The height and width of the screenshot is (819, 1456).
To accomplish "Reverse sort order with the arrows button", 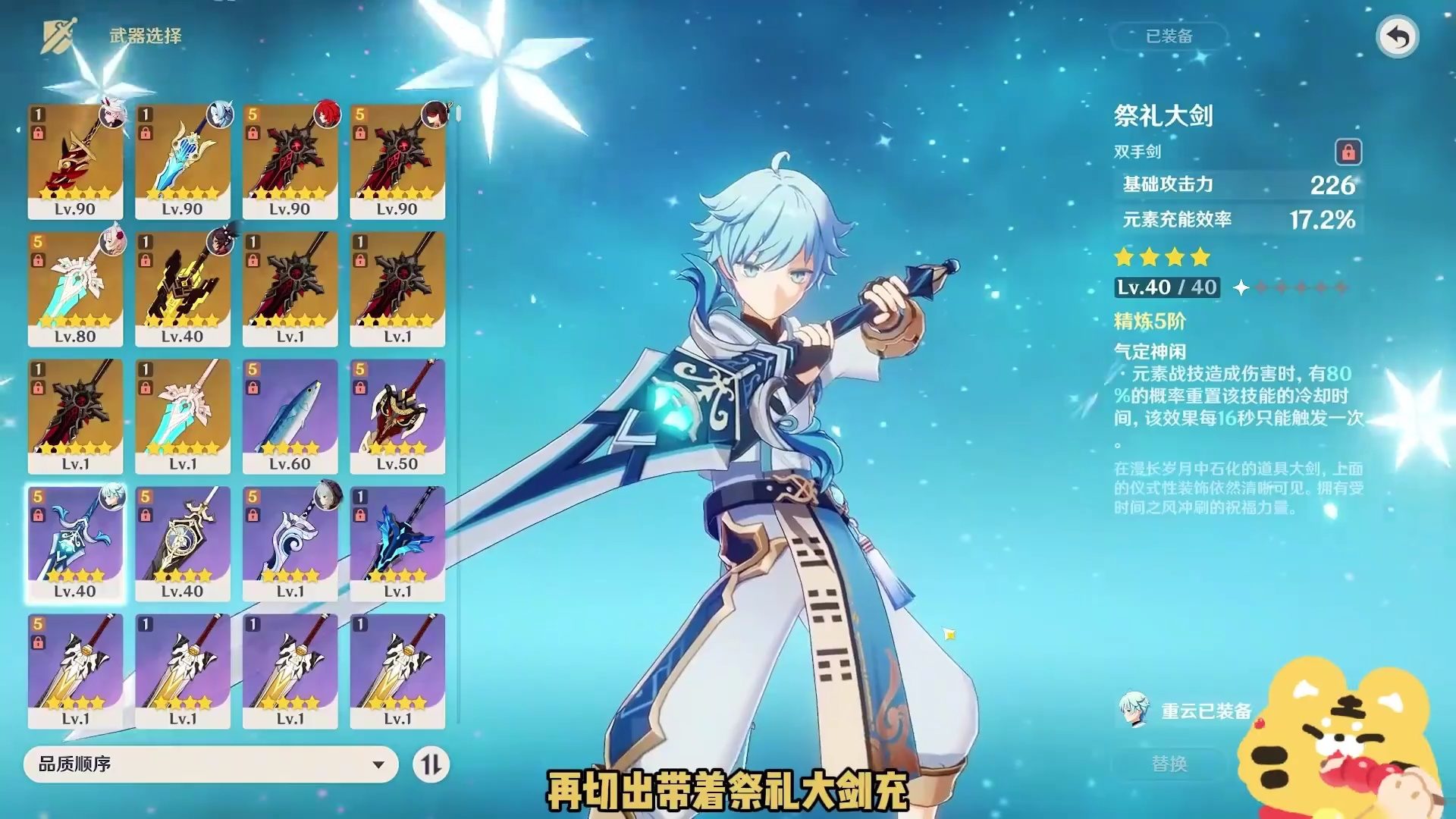I will click(x=431, y=764).
